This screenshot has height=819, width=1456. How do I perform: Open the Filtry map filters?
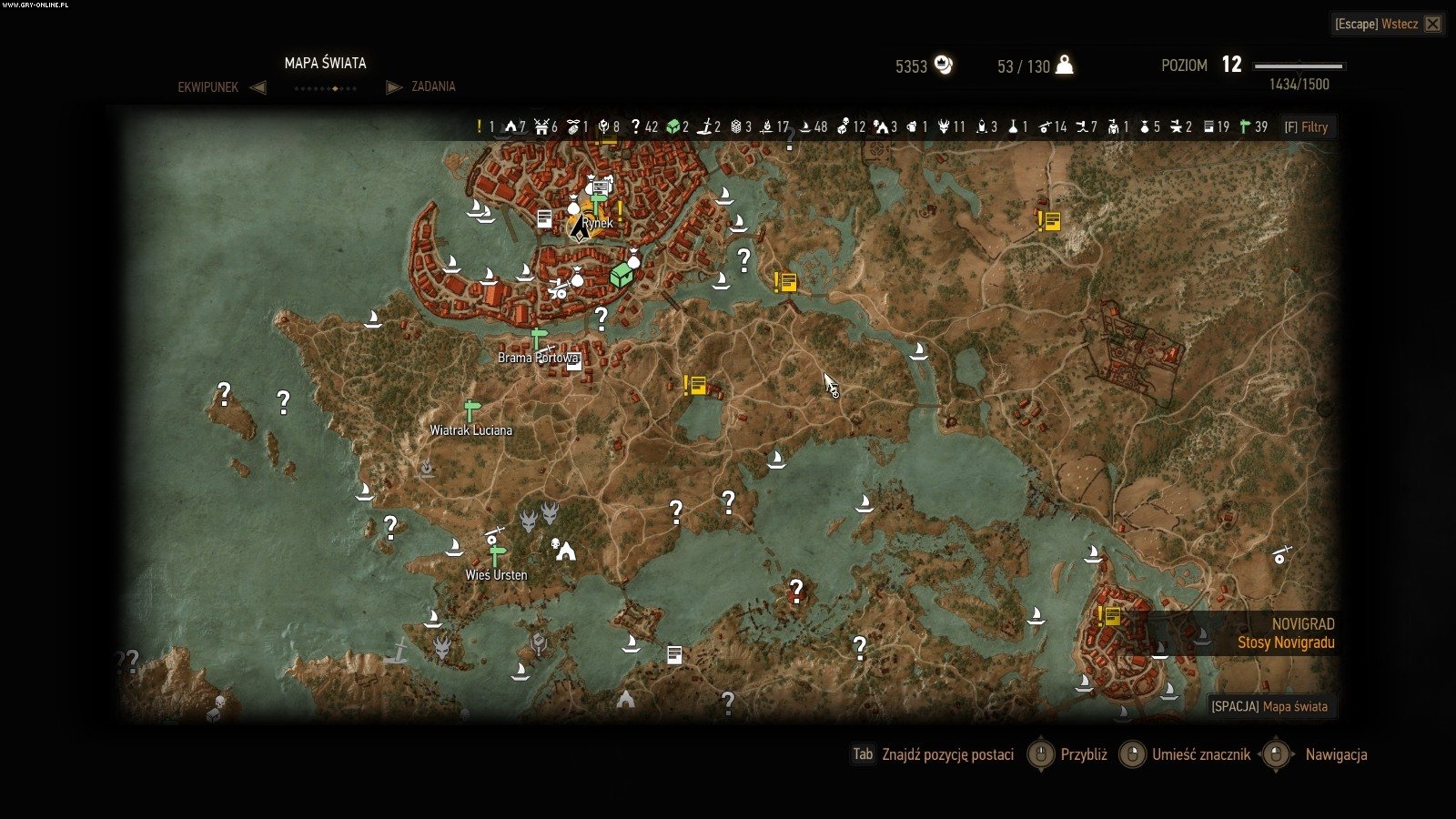pyautogui.click(x=1306, y=127)
